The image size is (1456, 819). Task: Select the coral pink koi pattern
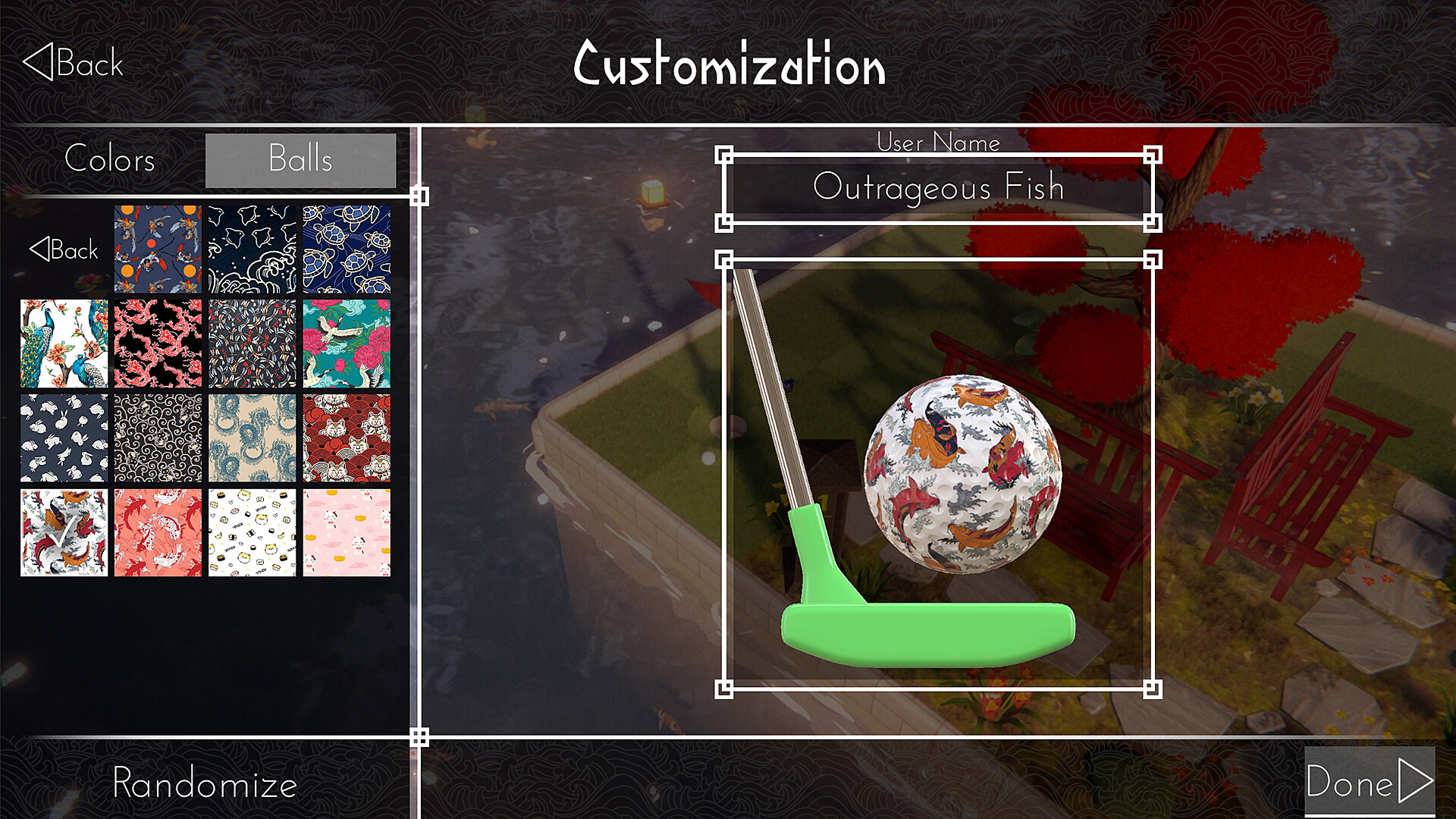click(x=157, y=531)
